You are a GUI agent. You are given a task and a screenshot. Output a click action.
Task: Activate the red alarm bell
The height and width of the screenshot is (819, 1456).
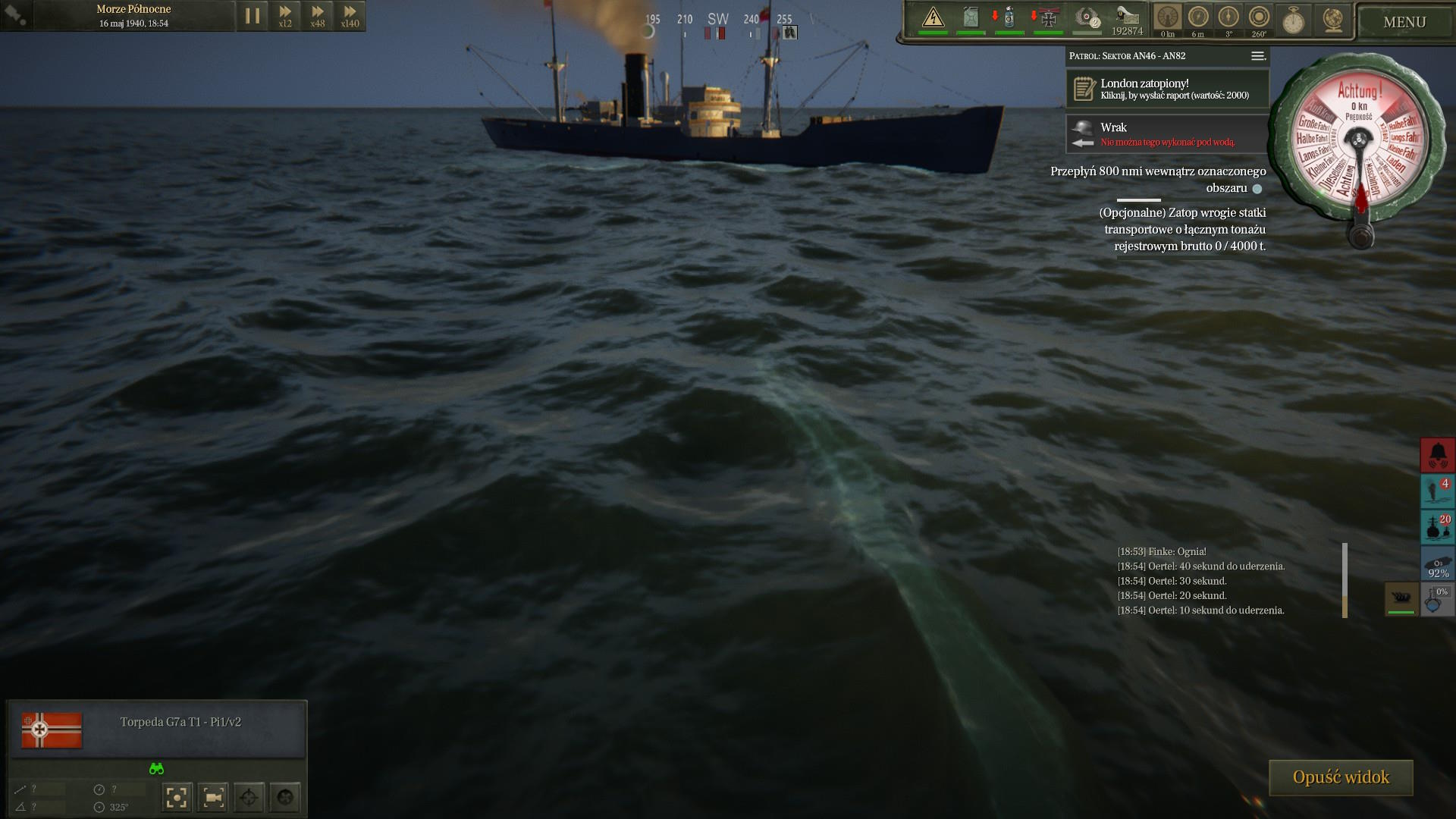(1437, 454)
